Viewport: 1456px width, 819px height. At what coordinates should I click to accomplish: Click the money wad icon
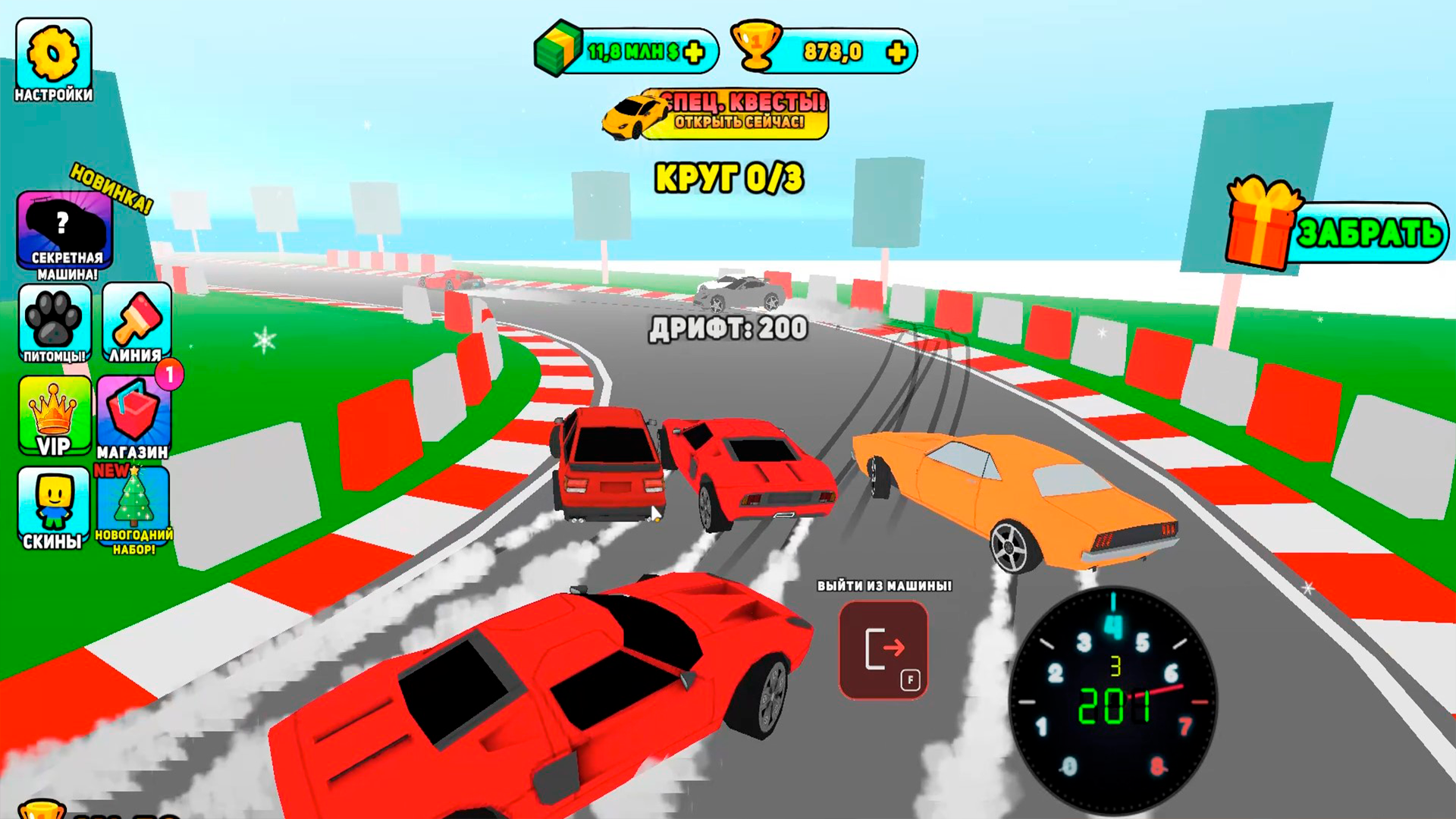tap(559, 51)
